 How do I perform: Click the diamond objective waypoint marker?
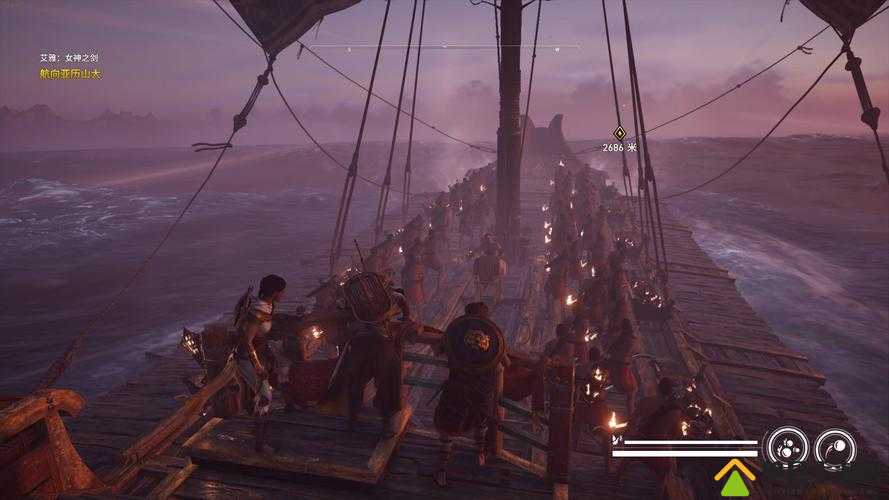point(619,132)
